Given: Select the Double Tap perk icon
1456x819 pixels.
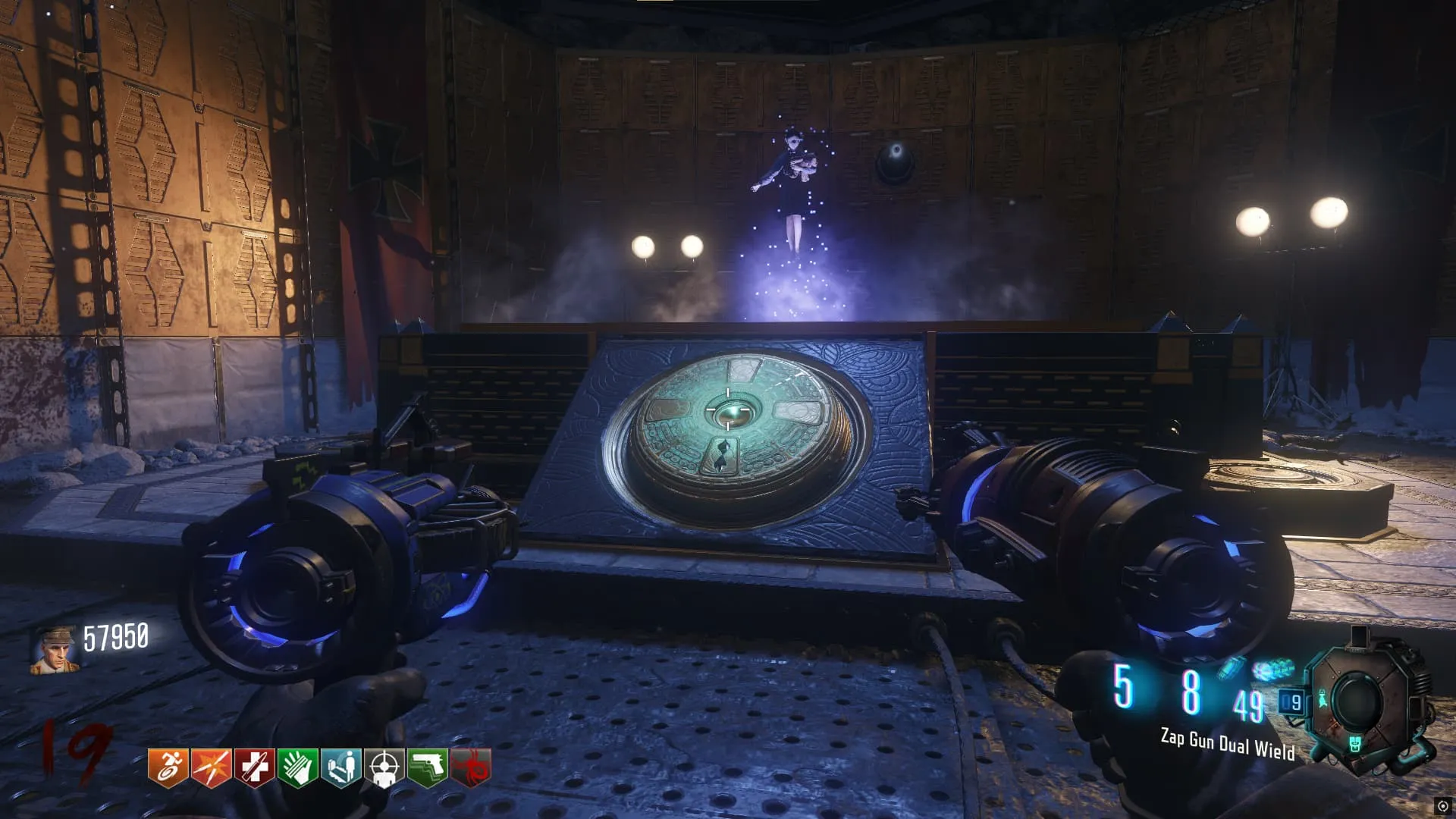Looking at the screenshot, I should [211, 767].
